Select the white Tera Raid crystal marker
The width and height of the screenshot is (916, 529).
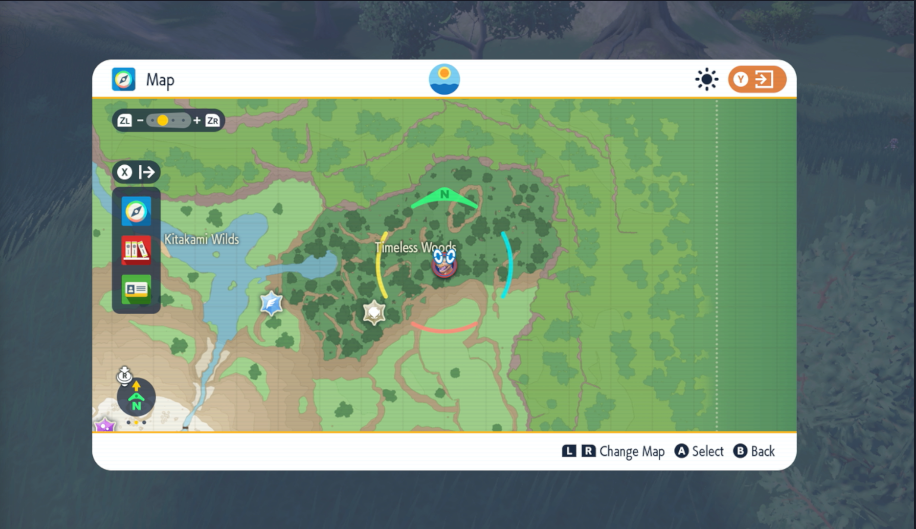click(x=374, y=313)
